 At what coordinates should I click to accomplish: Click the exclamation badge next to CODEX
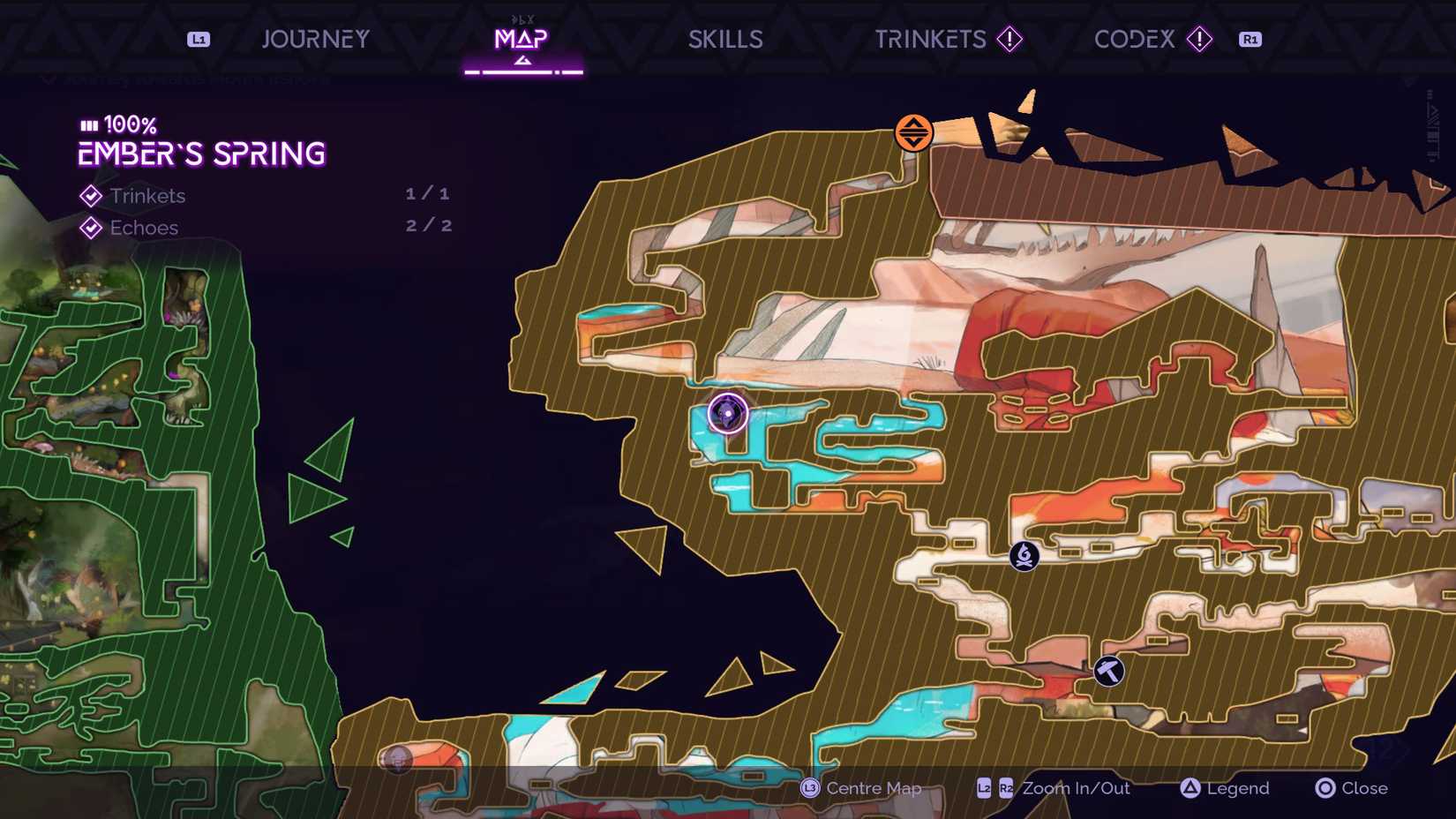click(1200, 39)
